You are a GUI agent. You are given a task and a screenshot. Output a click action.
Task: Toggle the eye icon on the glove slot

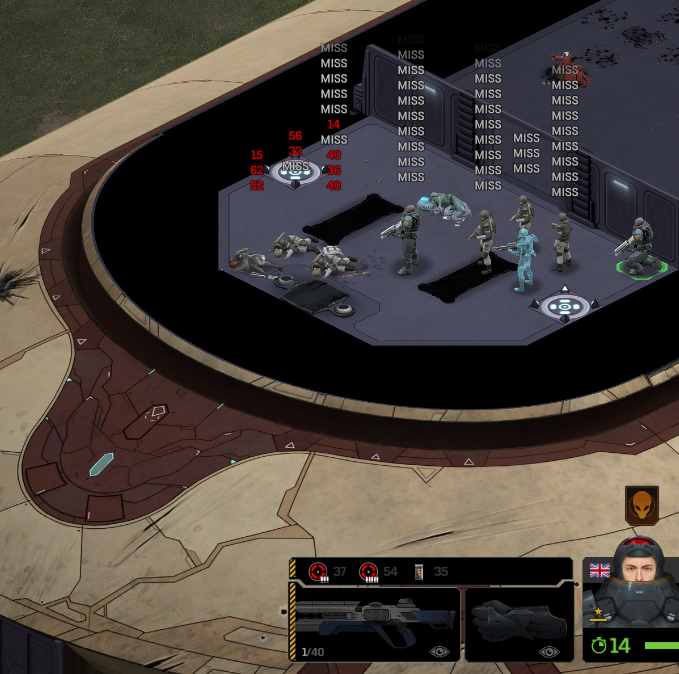coord(549,651)
